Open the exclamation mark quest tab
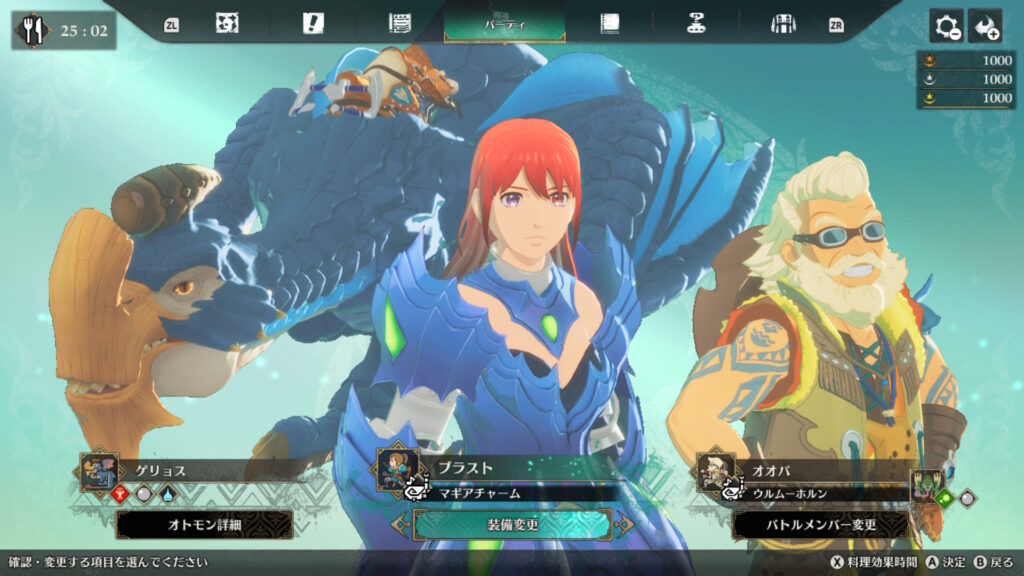Screen dimensions: 1024x576 (313, 24)
